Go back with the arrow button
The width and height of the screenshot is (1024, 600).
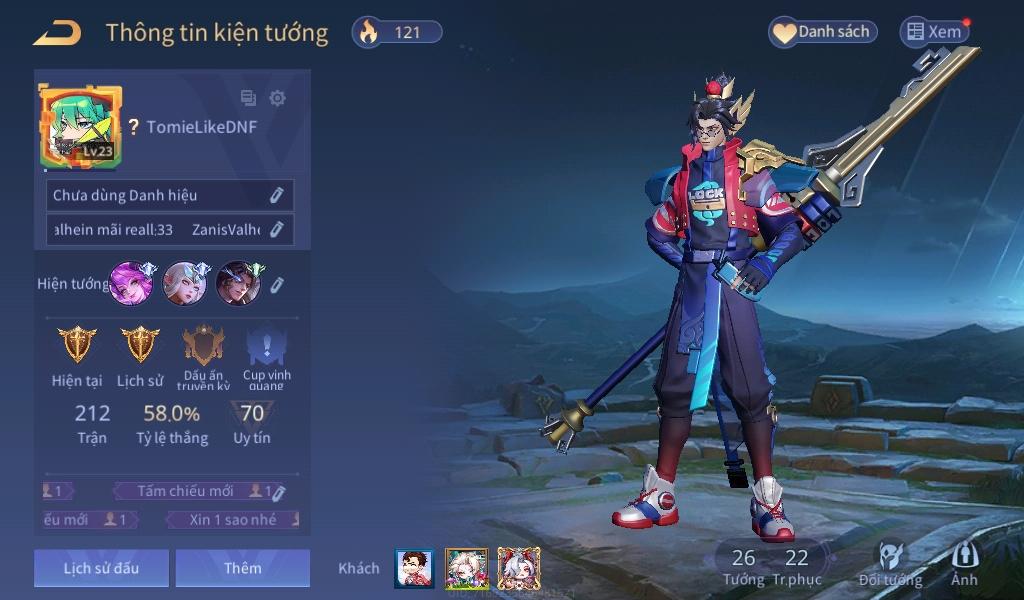point(57,33)
